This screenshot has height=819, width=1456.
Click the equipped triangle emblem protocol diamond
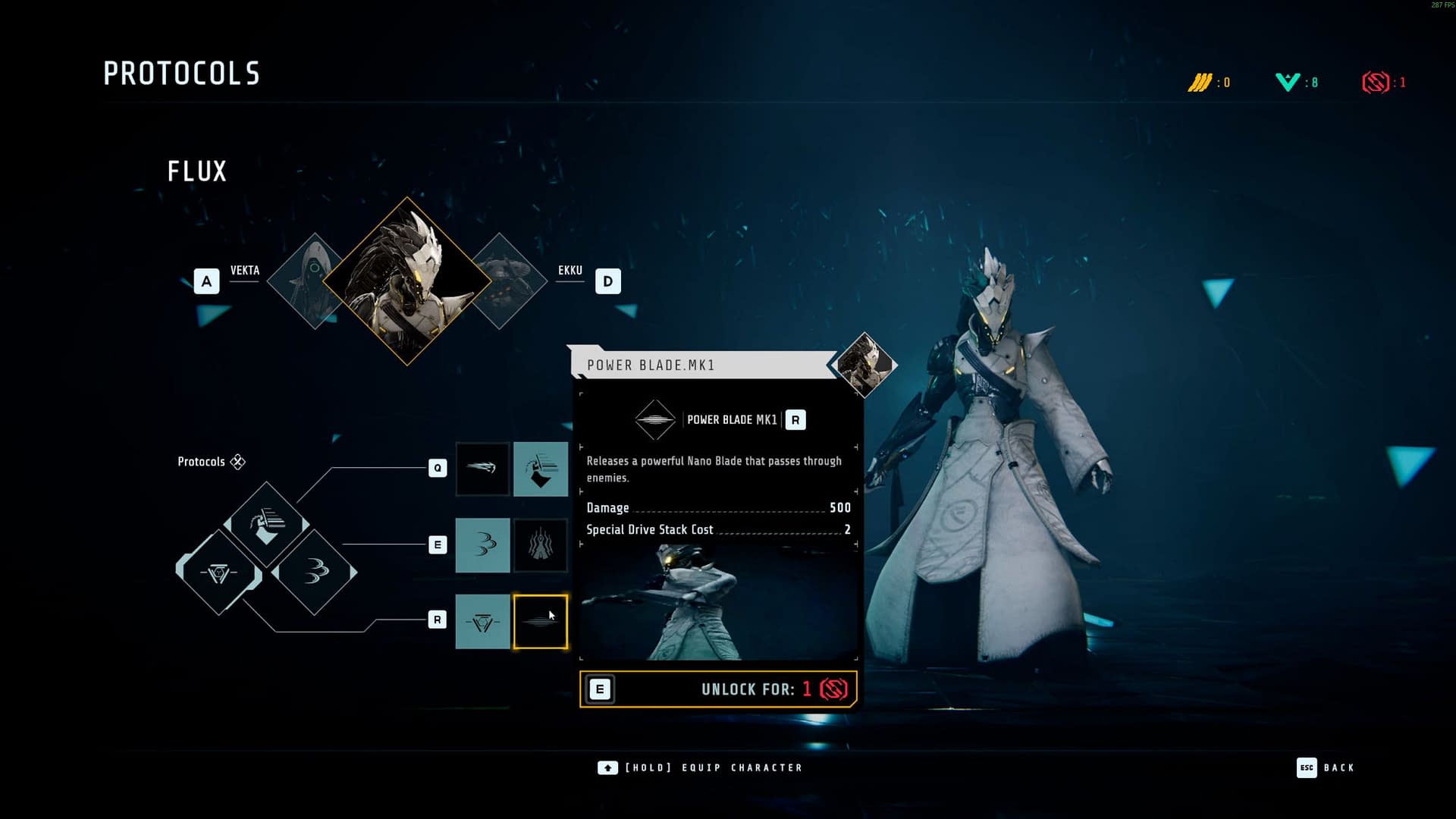(x=218, y=573)
